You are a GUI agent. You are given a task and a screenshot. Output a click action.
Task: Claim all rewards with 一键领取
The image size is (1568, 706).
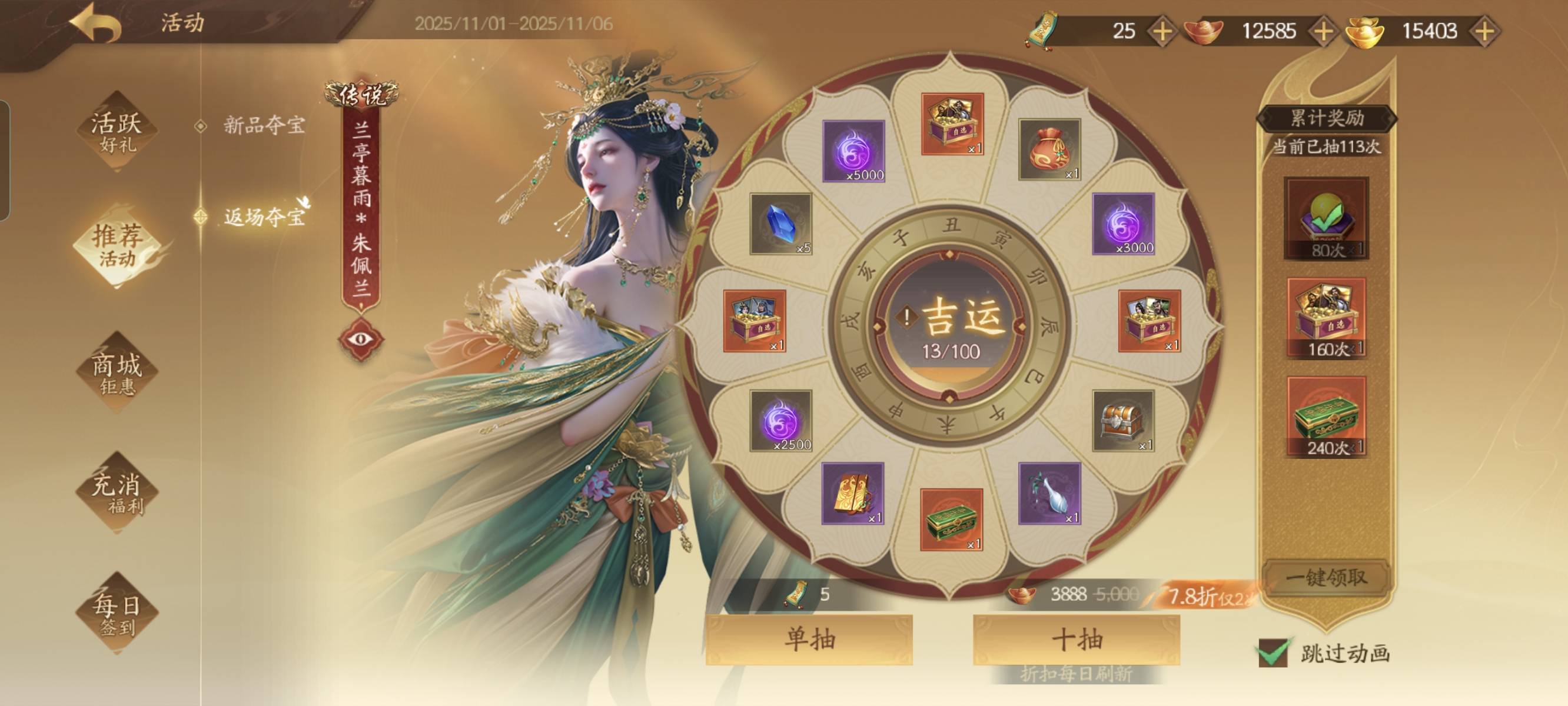pyautogui.click(x=1326, y=577)
